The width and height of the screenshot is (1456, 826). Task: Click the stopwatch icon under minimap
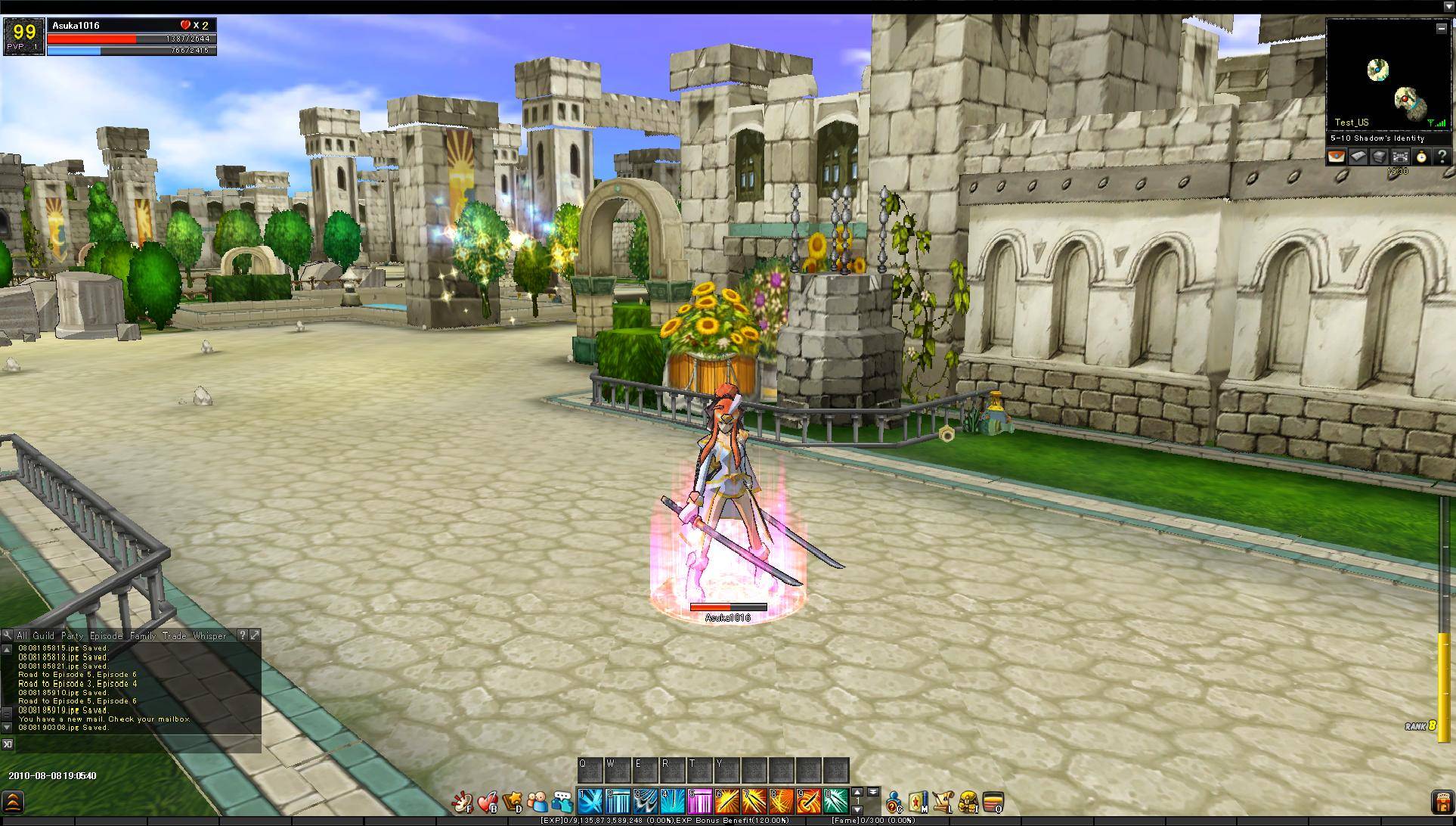tap(1421, 157)
